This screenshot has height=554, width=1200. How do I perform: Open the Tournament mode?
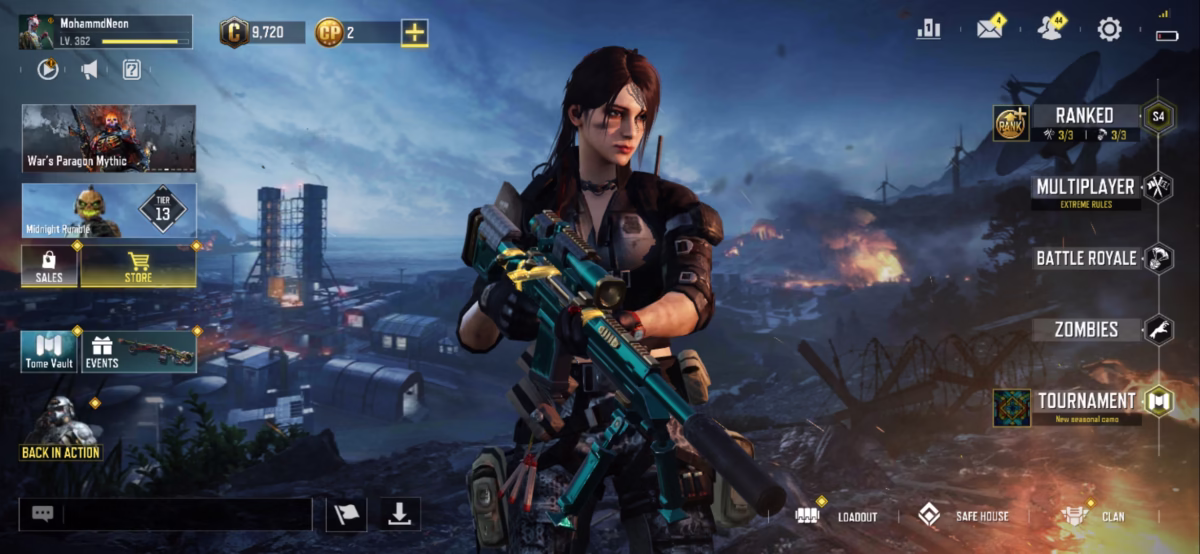(x=1086, y=402)
